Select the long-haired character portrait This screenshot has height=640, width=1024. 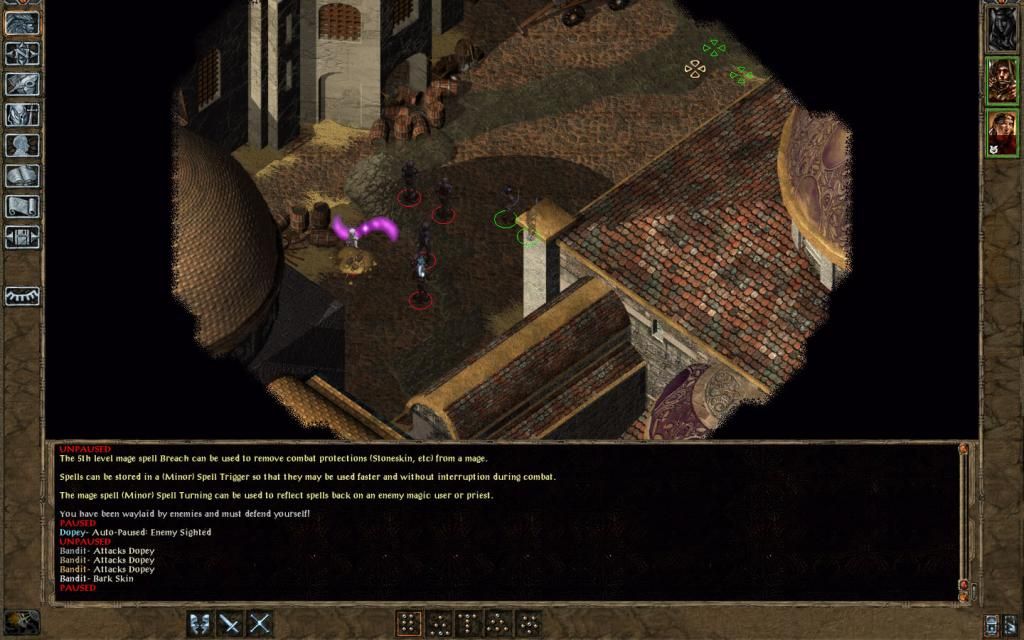tap(1002, 81)
